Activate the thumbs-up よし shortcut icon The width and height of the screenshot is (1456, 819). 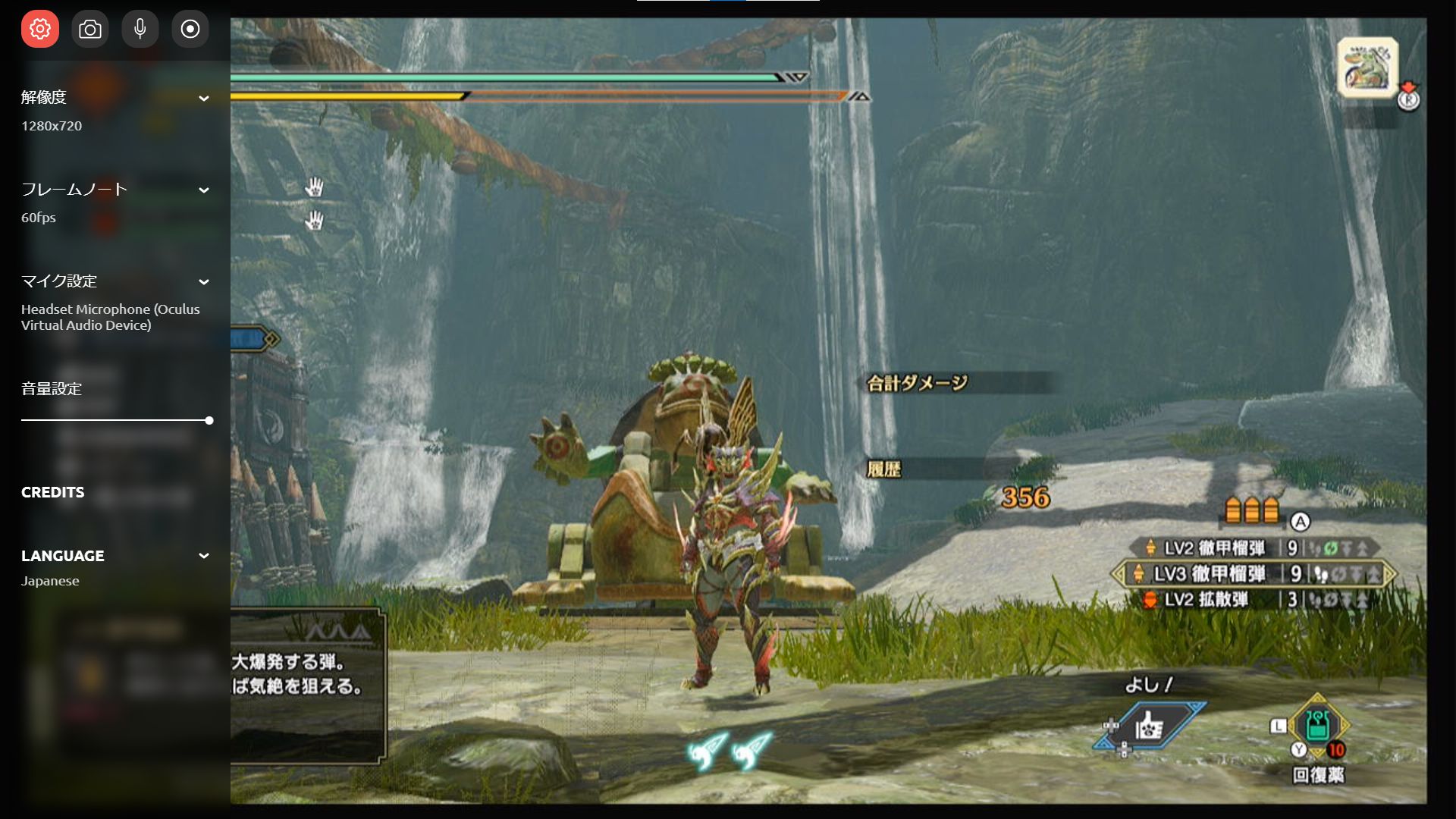(x=1150, y=726)
